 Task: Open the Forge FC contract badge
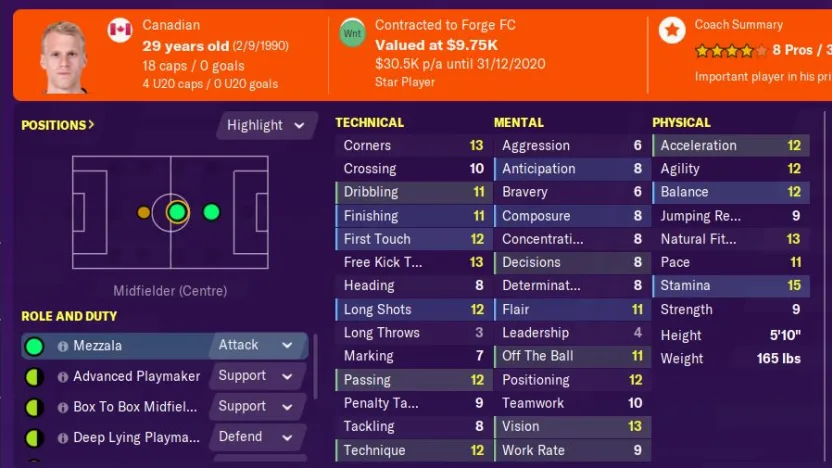(x=352, y=32)
